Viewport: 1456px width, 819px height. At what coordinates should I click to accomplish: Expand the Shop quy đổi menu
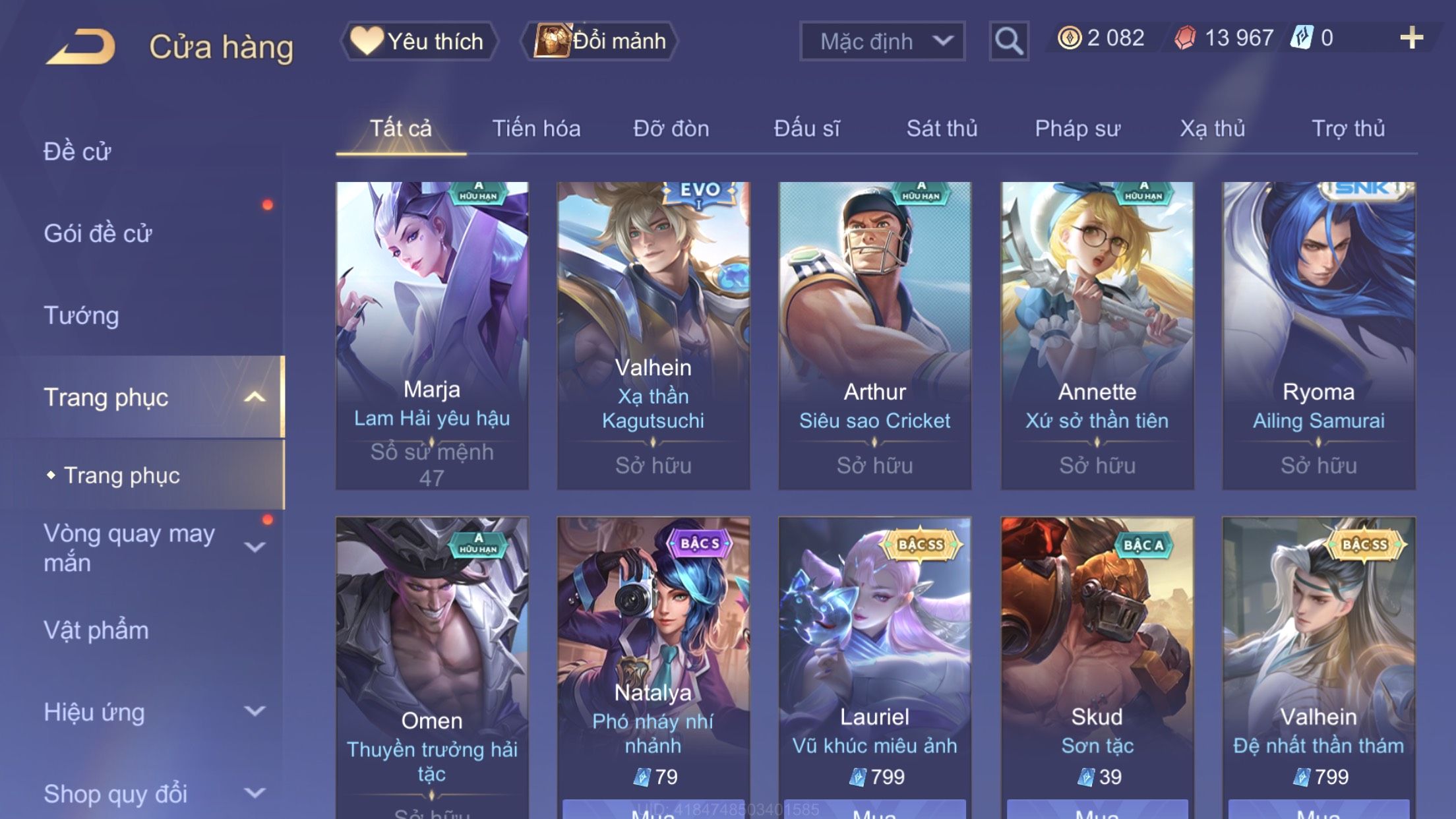point(152,794)
